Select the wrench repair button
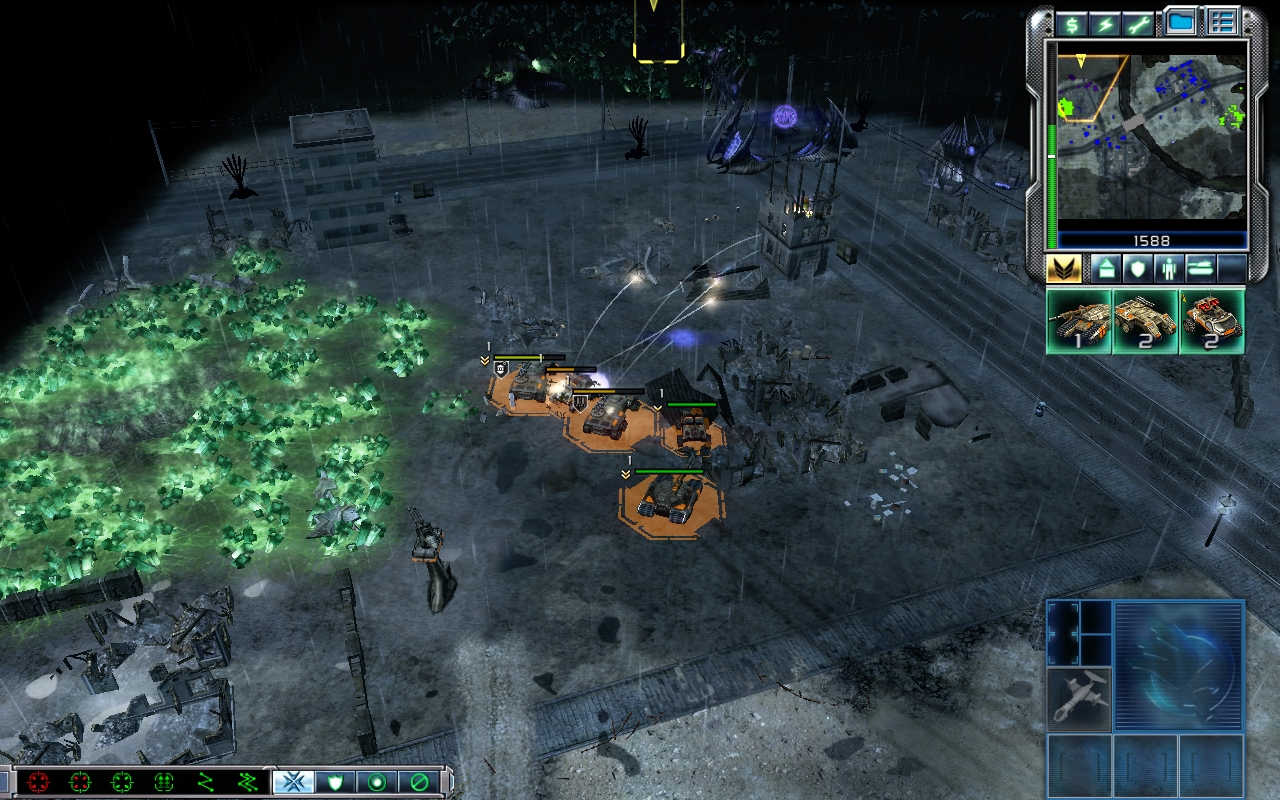This screenshot has width=1280, height=800. pos(1137,24)
